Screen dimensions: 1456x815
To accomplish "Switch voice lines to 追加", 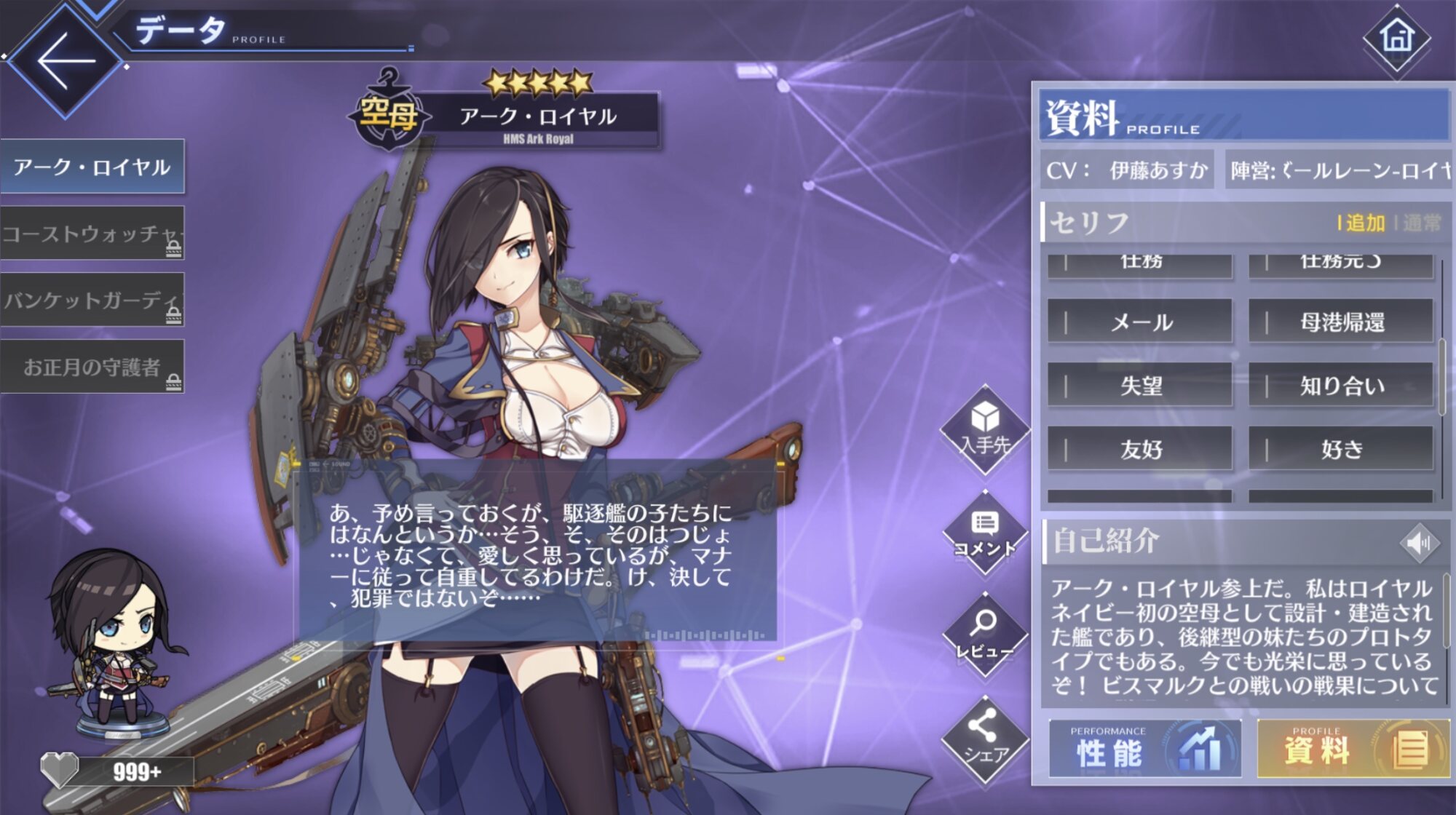I will pyautogui.click(x=1364, y=223).
